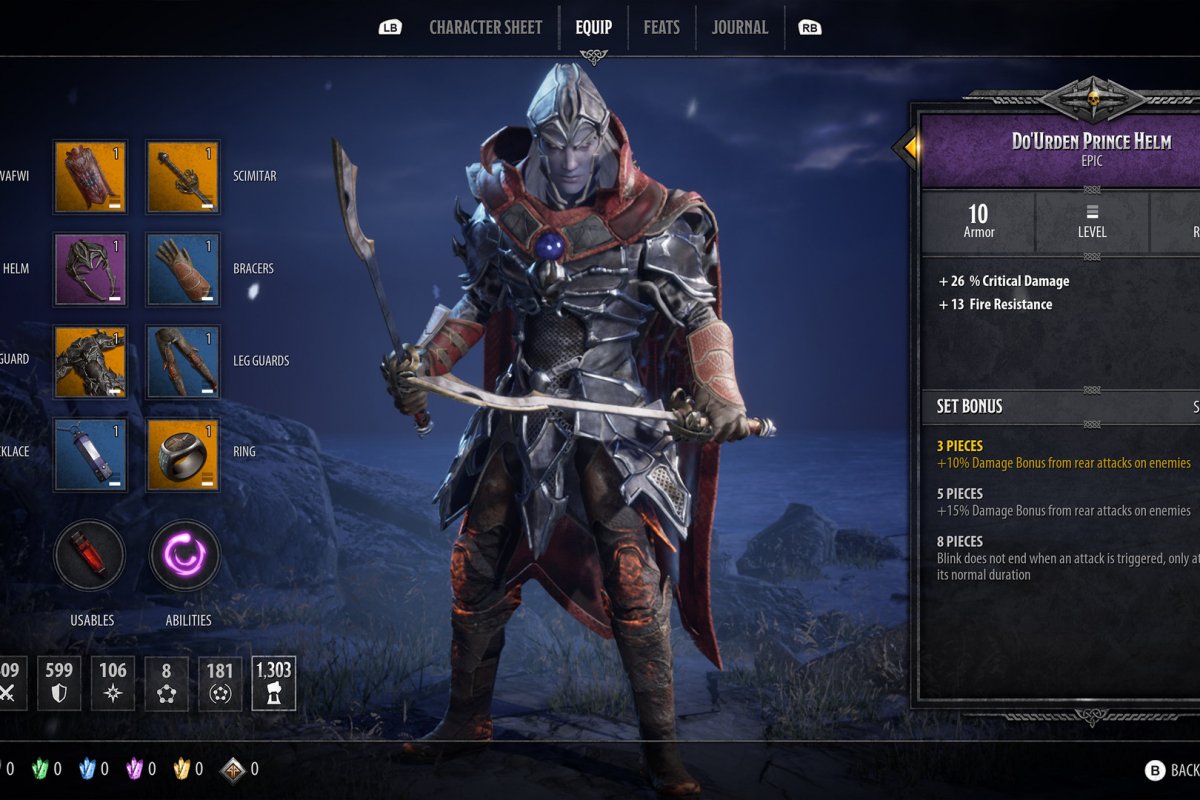Select the red cloak piwafwi slot

[90, 177]
